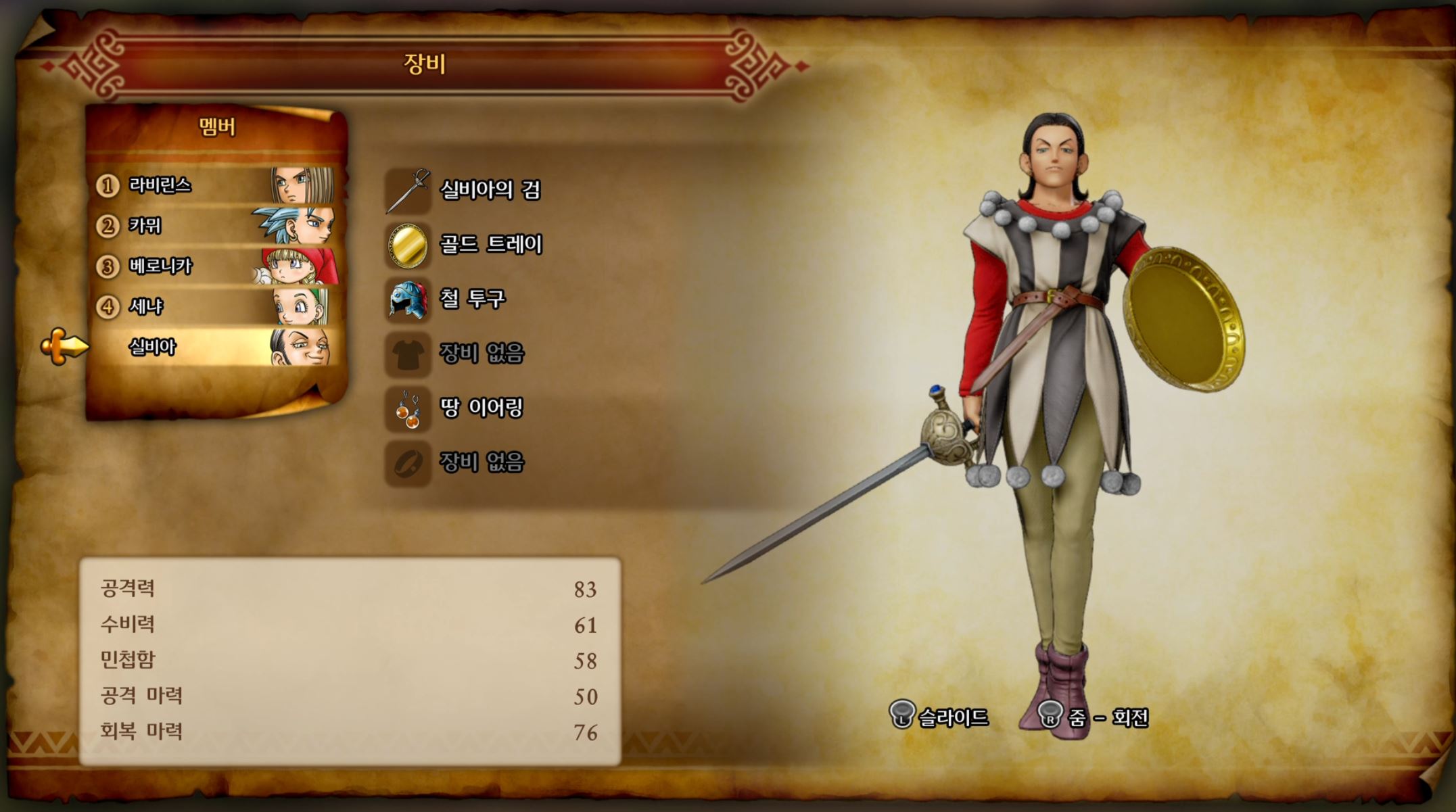Open the empty ring accessory slot
The width and height of the screenshot is (1456, 812).
tap(480, 462)
